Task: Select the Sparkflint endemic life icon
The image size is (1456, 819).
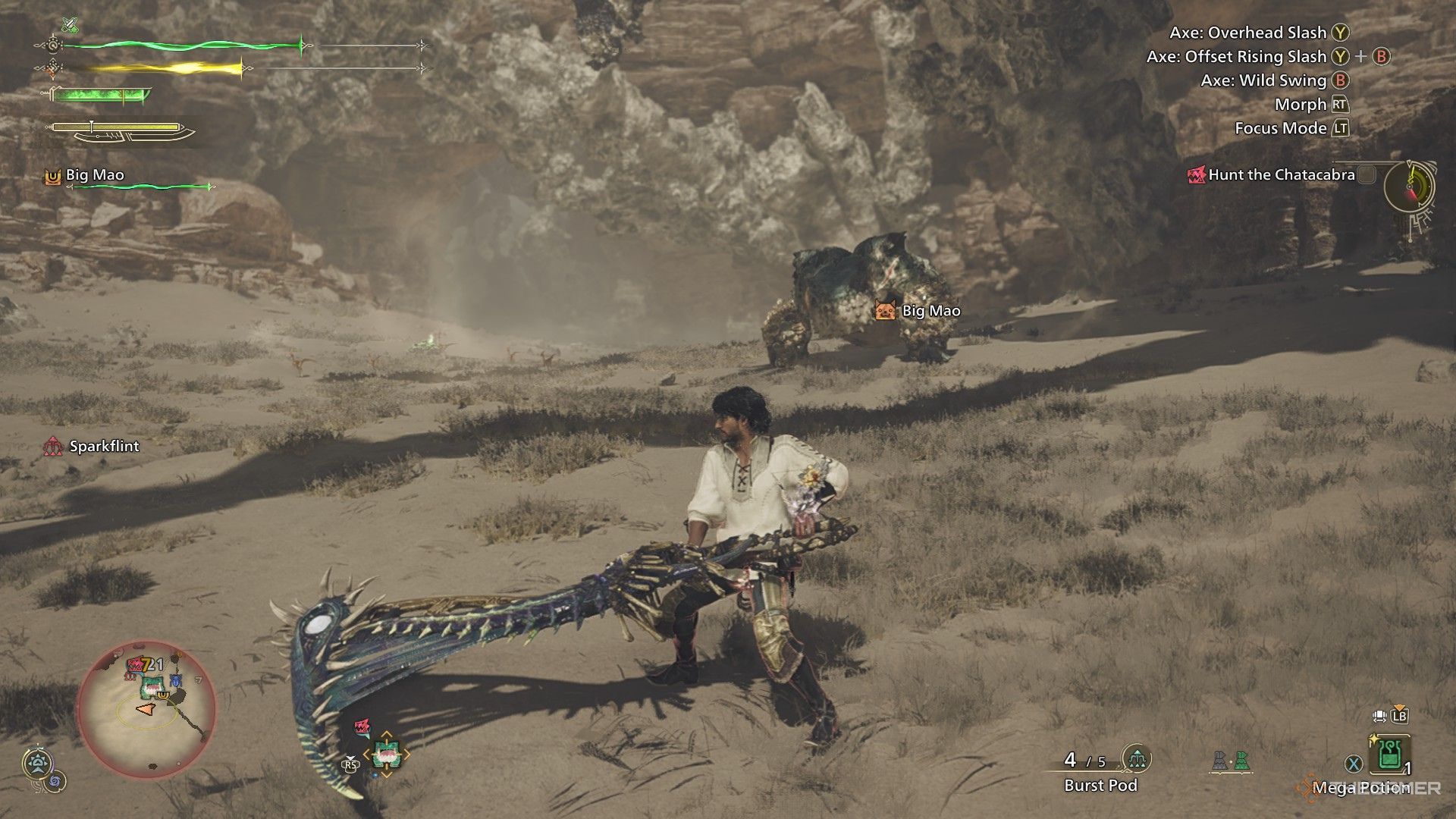Action: click(x=53, y=447)
